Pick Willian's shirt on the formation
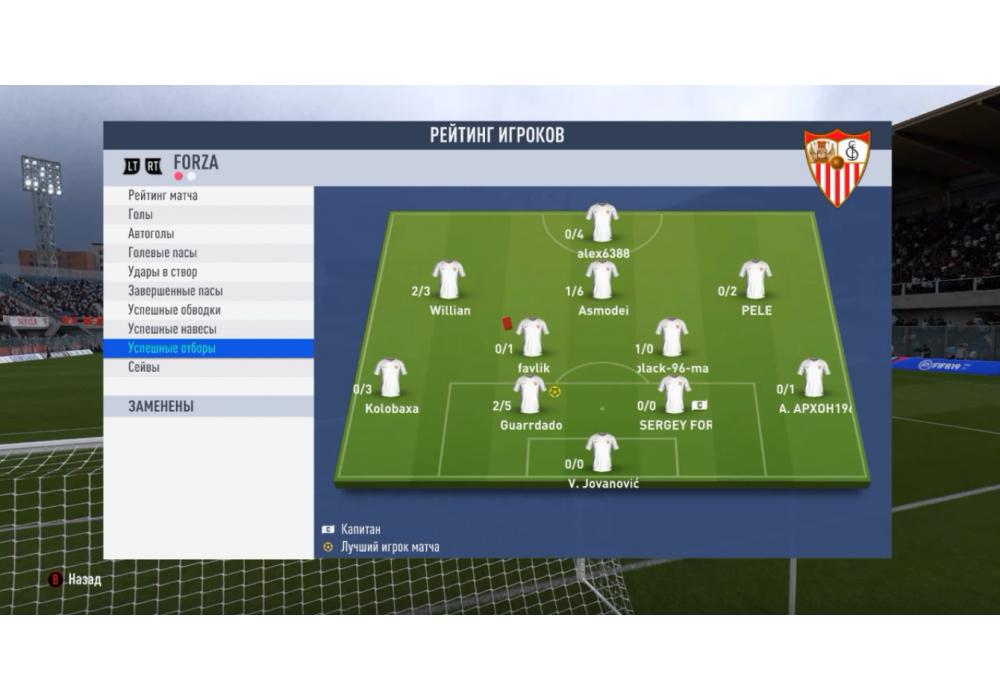1000x700 pixels. coord(449,280)
